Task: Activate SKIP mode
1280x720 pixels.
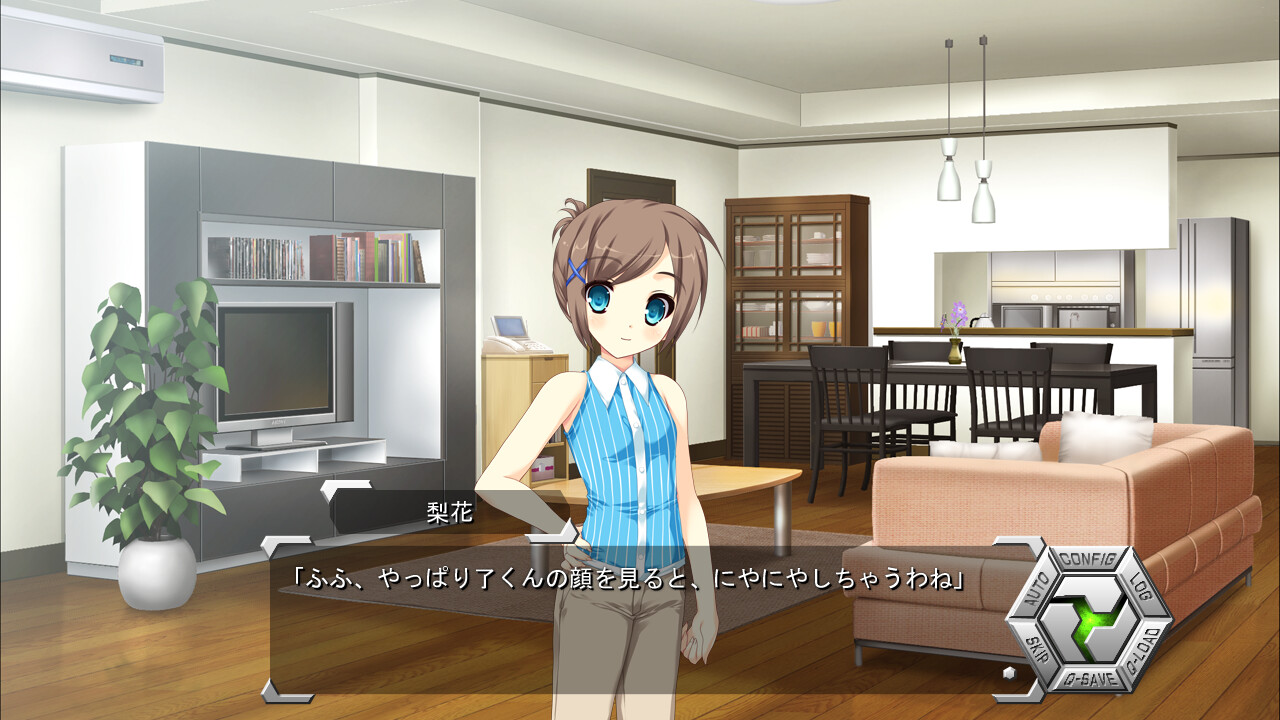Action: (1036, 650)
